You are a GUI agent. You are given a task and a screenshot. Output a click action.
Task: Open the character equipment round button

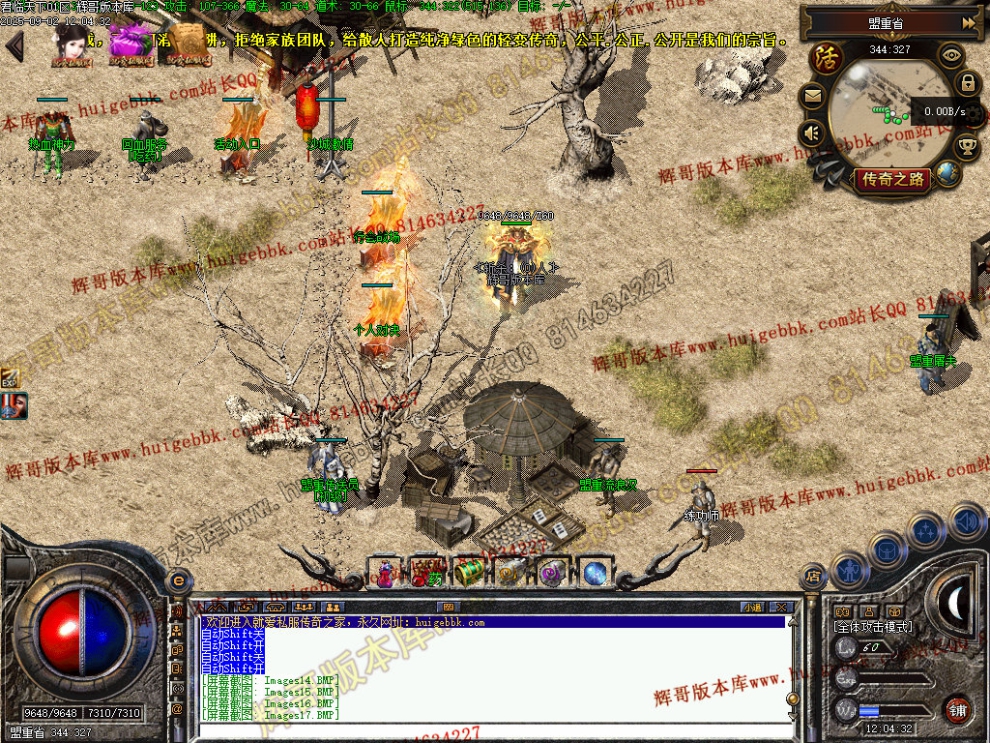click(x=849, y=571)
